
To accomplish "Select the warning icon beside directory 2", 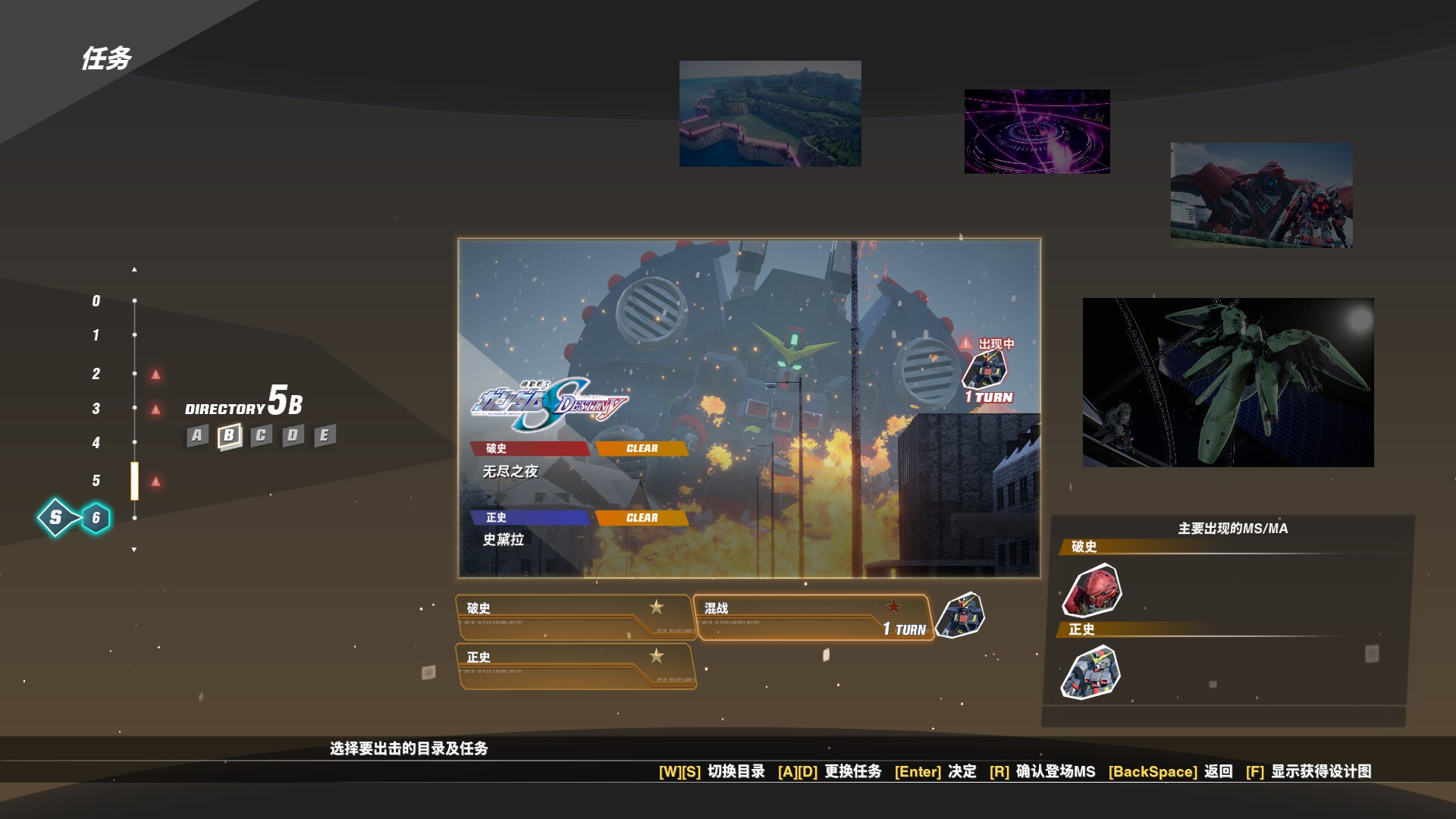I will click(x=156, y=373).
